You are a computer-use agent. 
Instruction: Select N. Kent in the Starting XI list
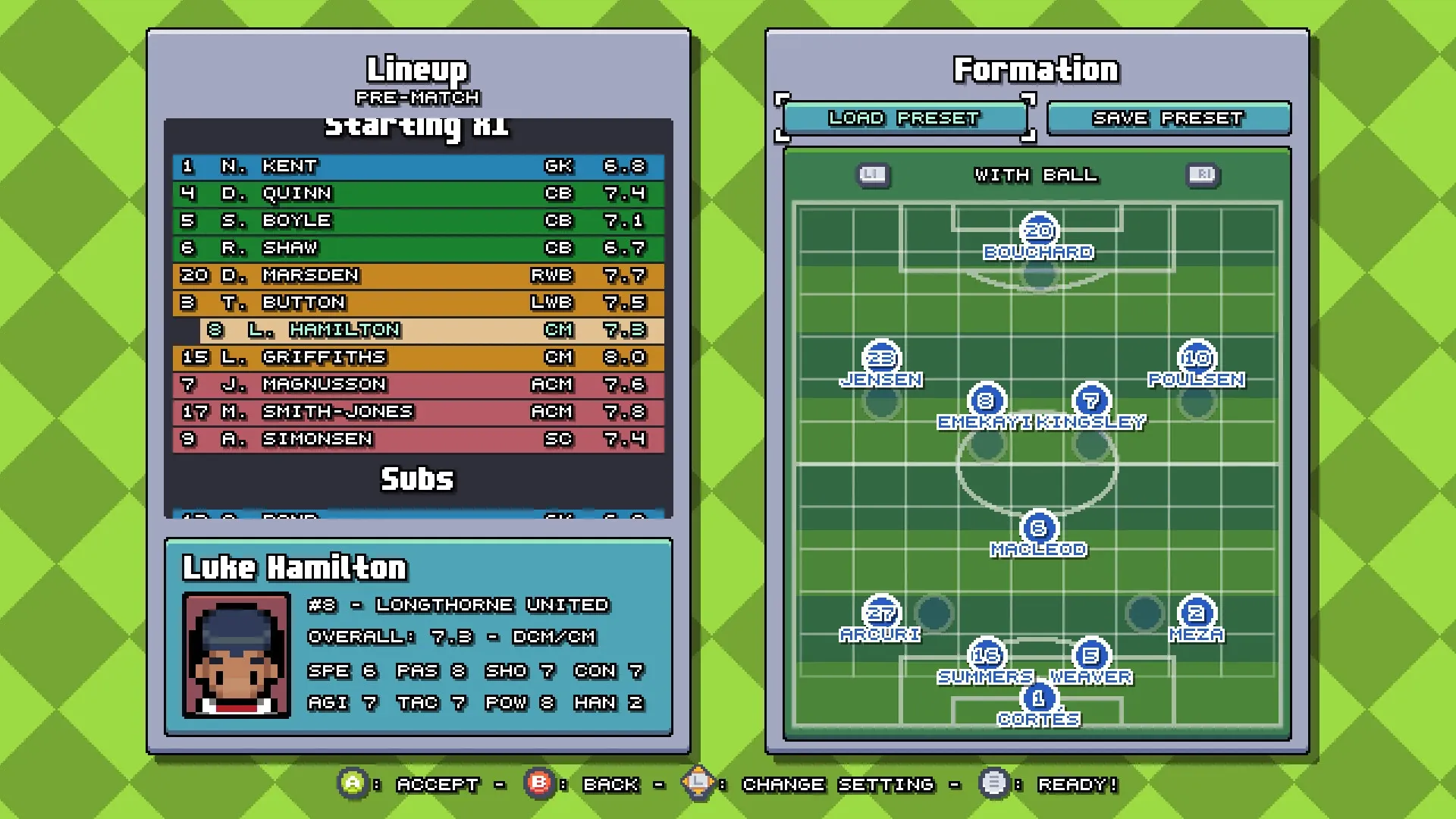coord(417,166)
